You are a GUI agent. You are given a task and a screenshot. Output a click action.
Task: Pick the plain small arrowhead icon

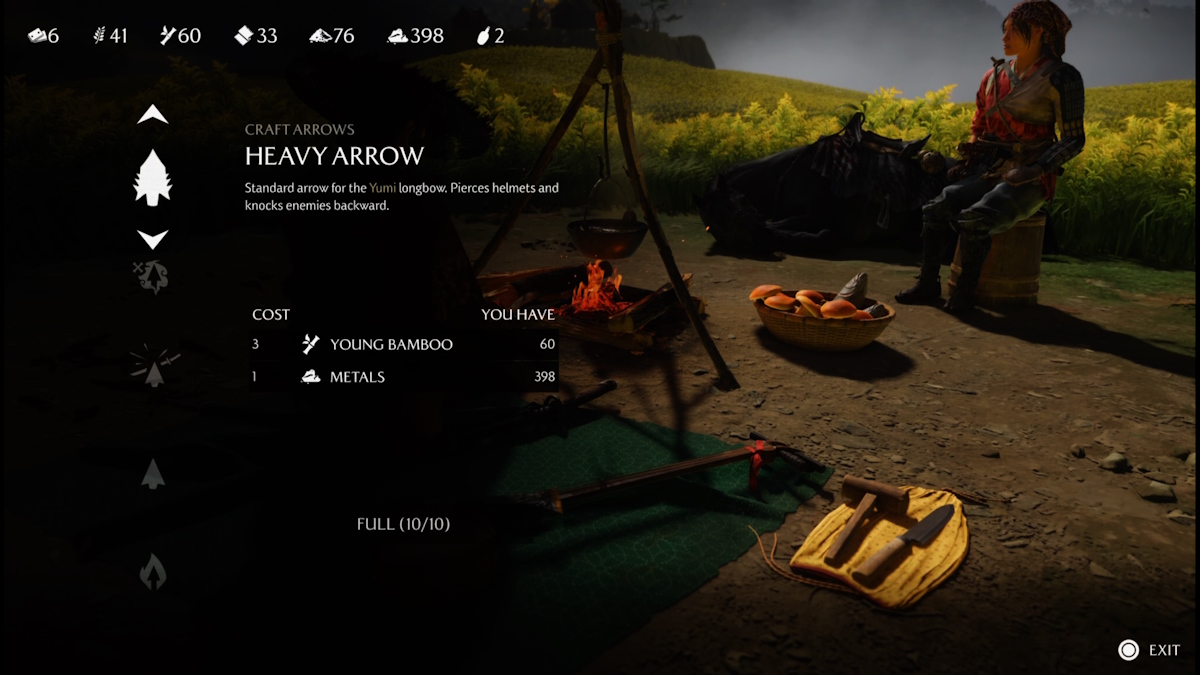click(x=153, y=473)
